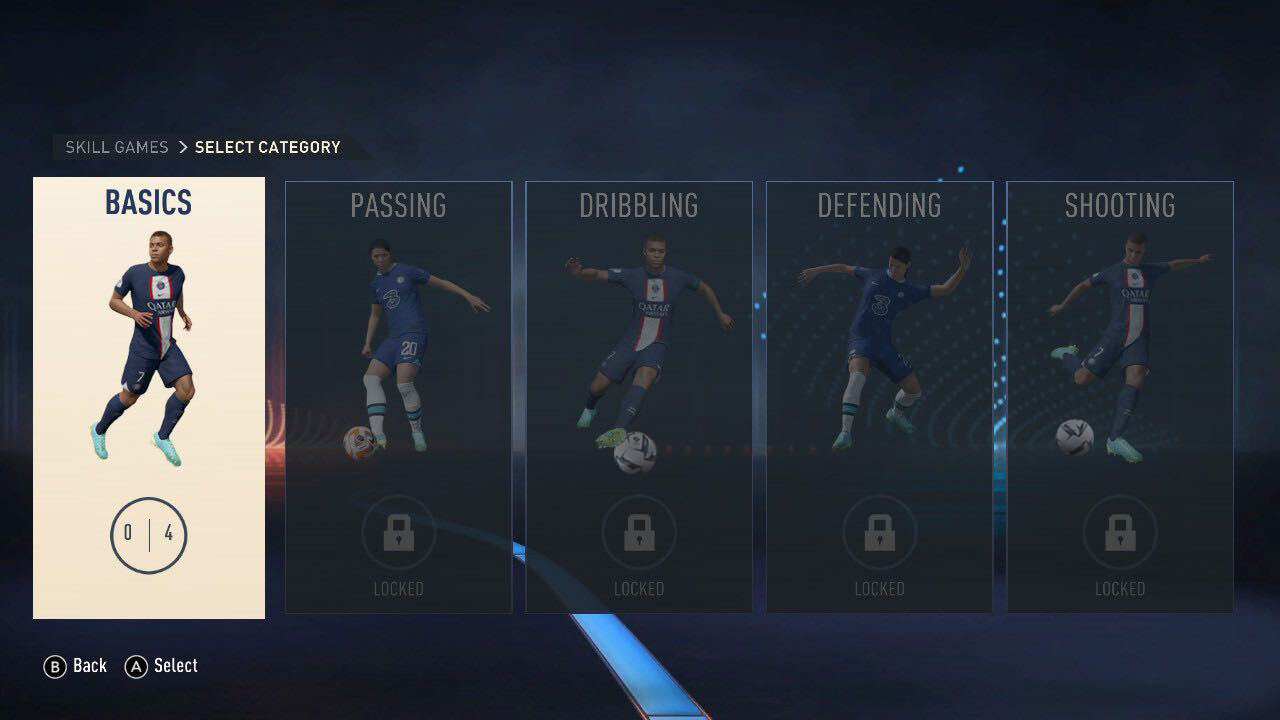
Task: Click the LOCKED label below the Passing card
Action: point(399,589)
